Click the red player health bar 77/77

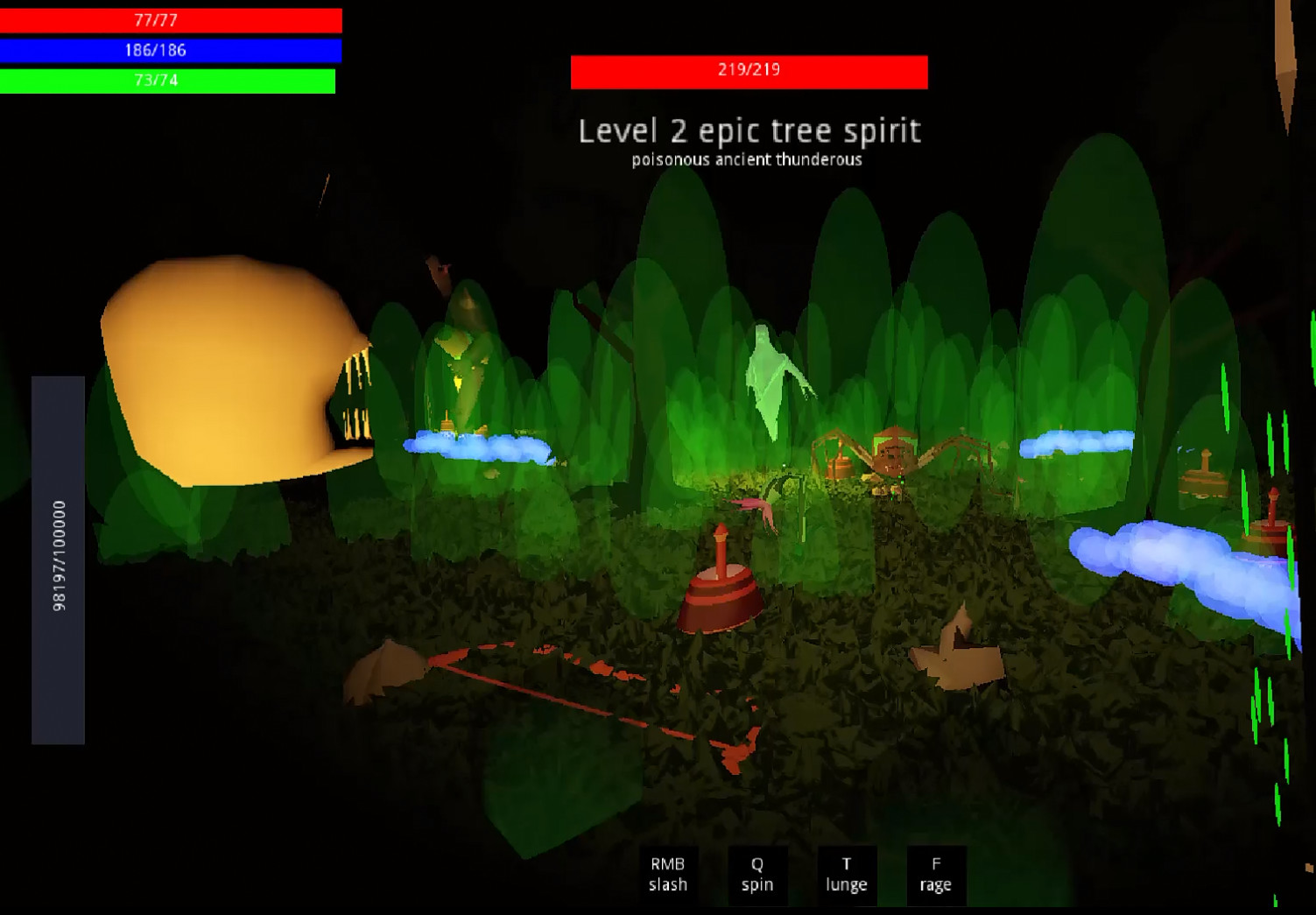[x=171, y=18]
